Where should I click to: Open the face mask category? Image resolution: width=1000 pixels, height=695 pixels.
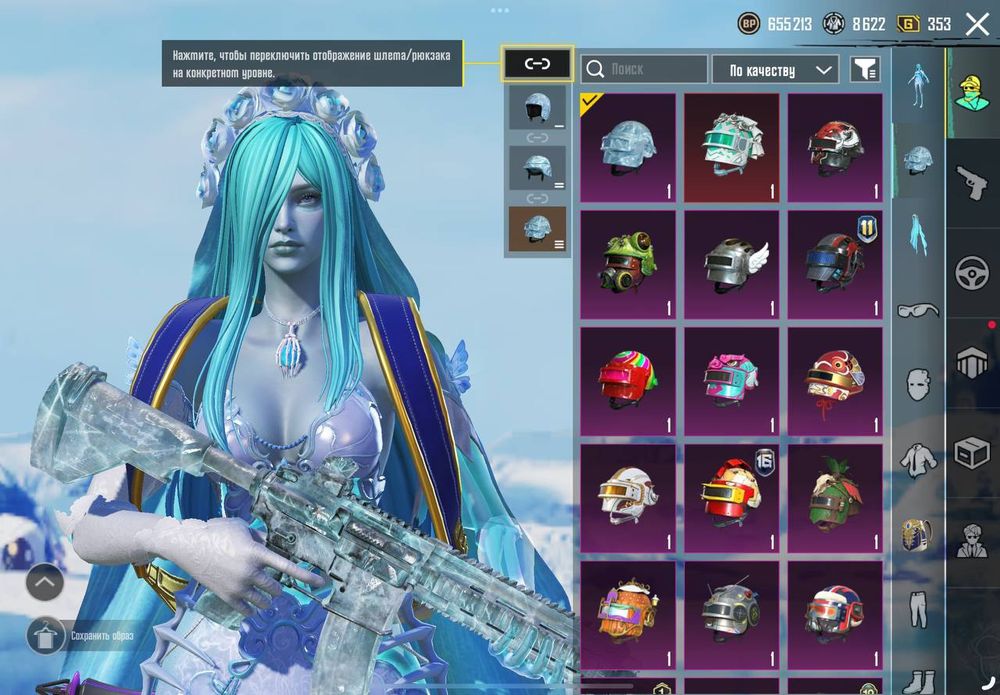tap(918, 384)
